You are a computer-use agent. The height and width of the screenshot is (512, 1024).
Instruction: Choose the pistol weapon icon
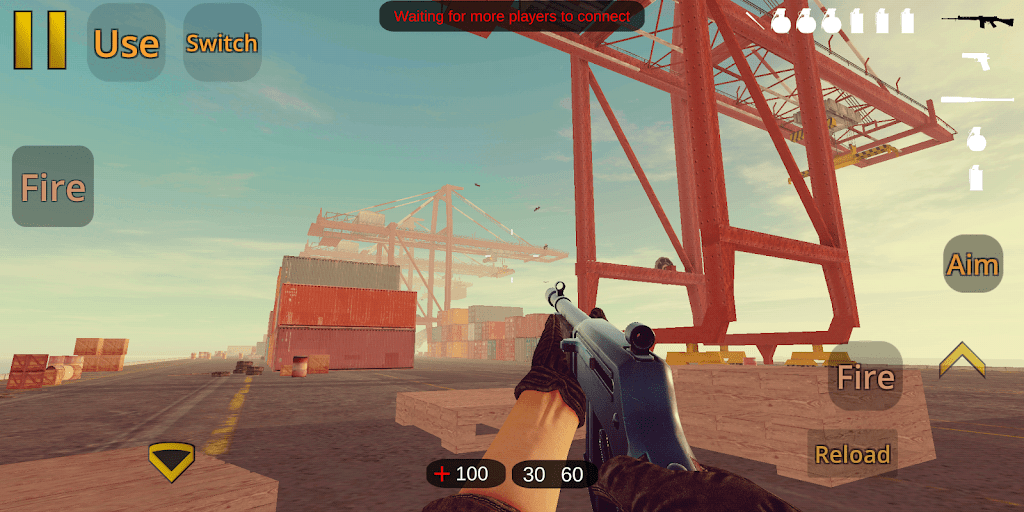tap(976, 60)
